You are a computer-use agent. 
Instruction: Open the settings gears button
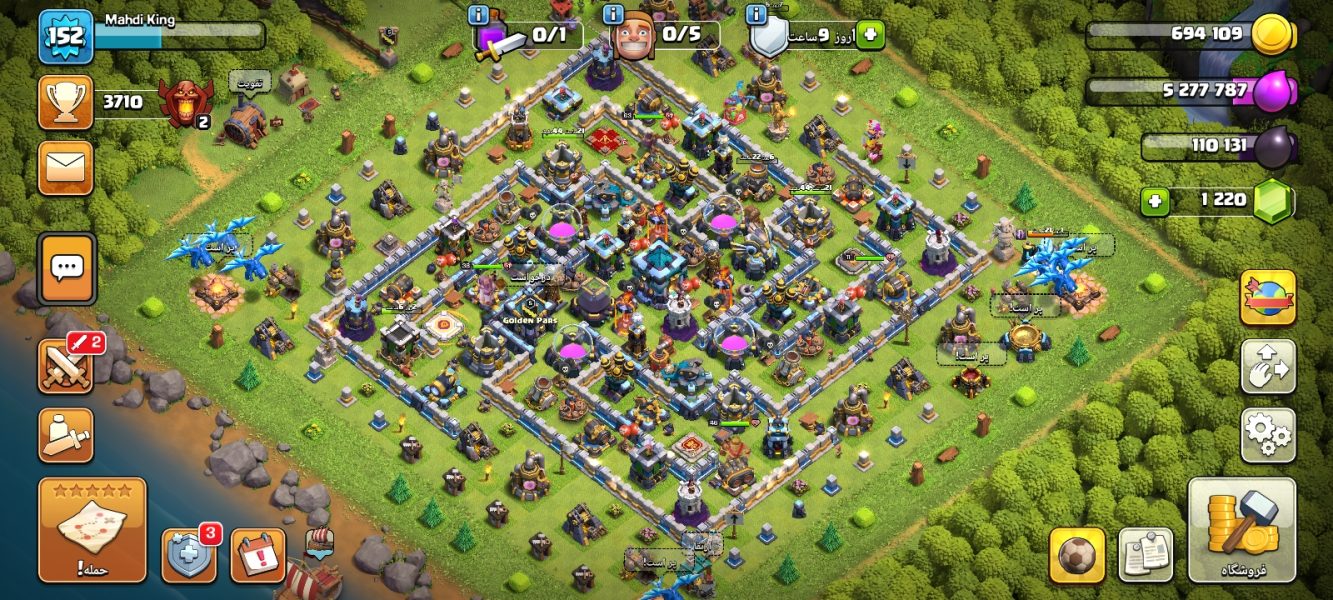pyautogui.click(x=1267, y=435)
